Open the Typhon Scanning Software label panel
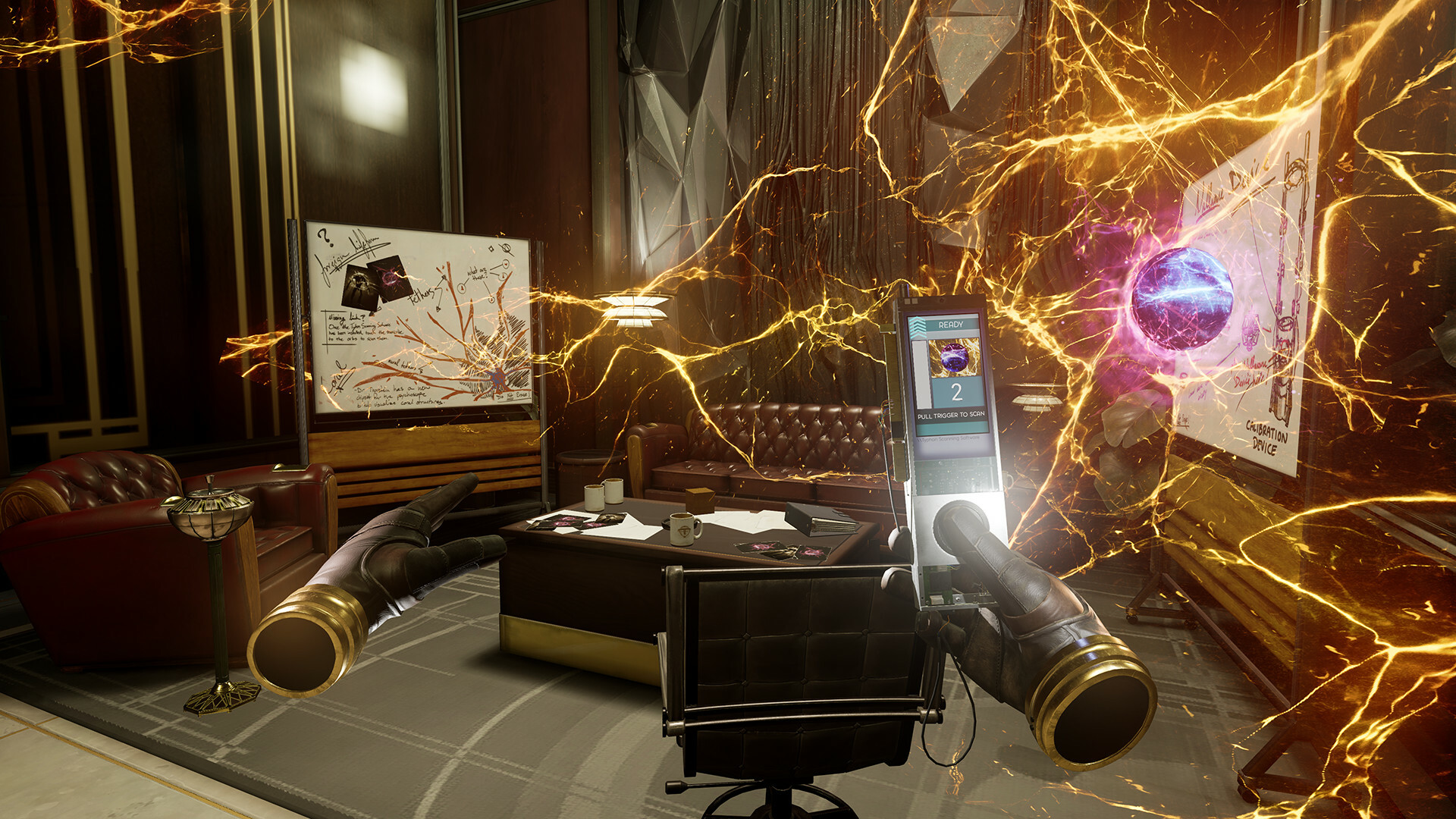 pyautogui.click(x=948, y=438)
